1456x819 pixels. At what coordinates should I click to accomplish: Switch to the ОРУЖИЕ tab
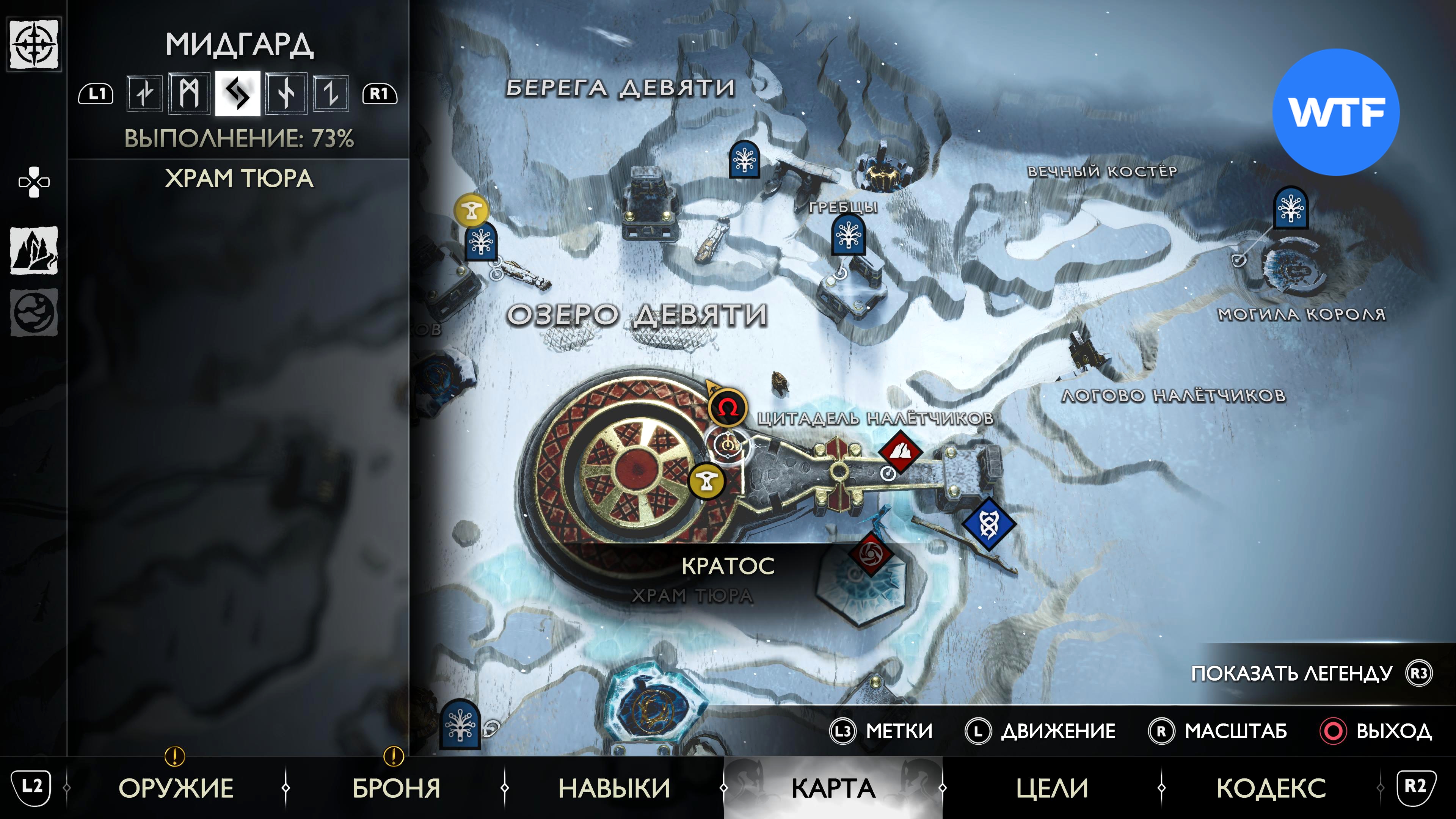176,788
